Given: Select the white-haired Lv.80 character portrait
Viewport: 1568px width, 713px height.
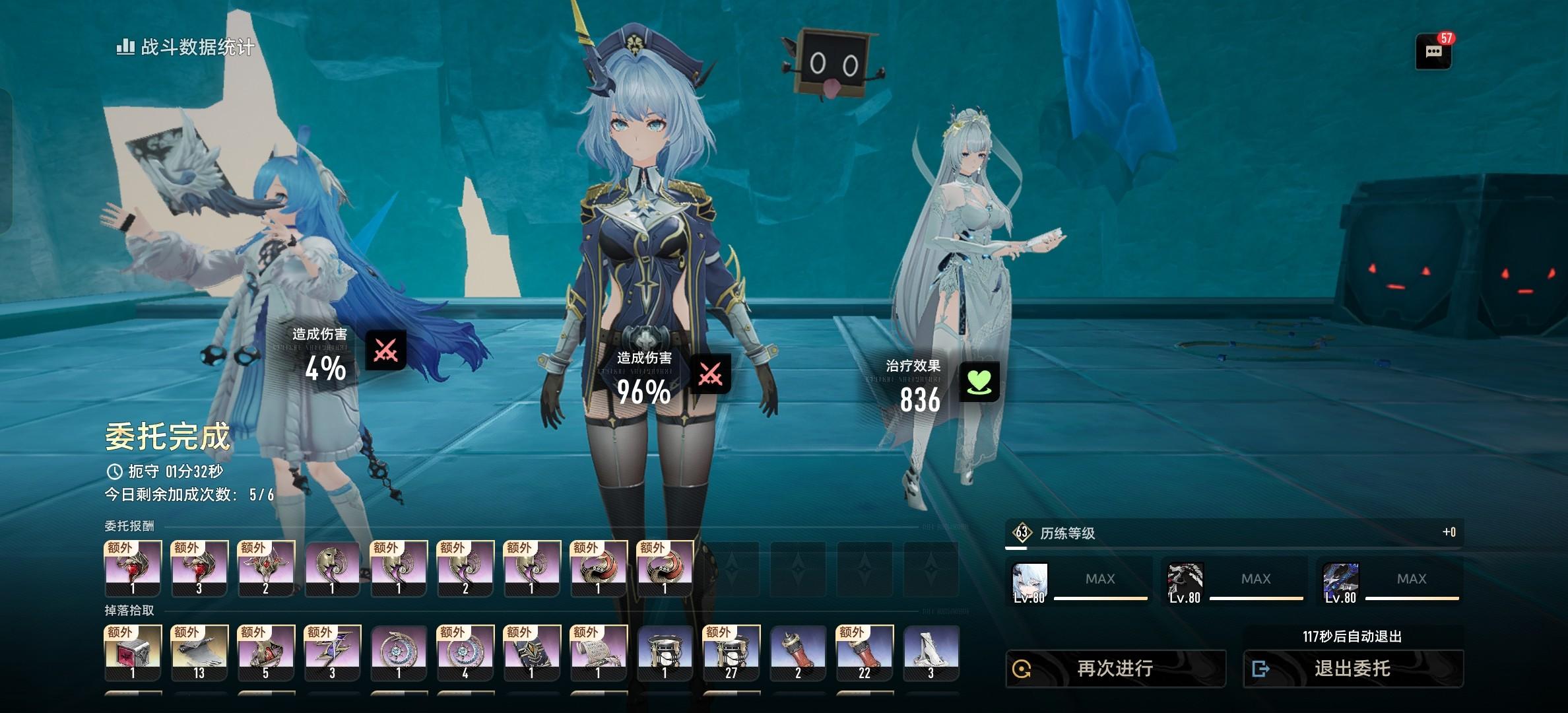Looking at the screenshot, I should coord(1029,582).
